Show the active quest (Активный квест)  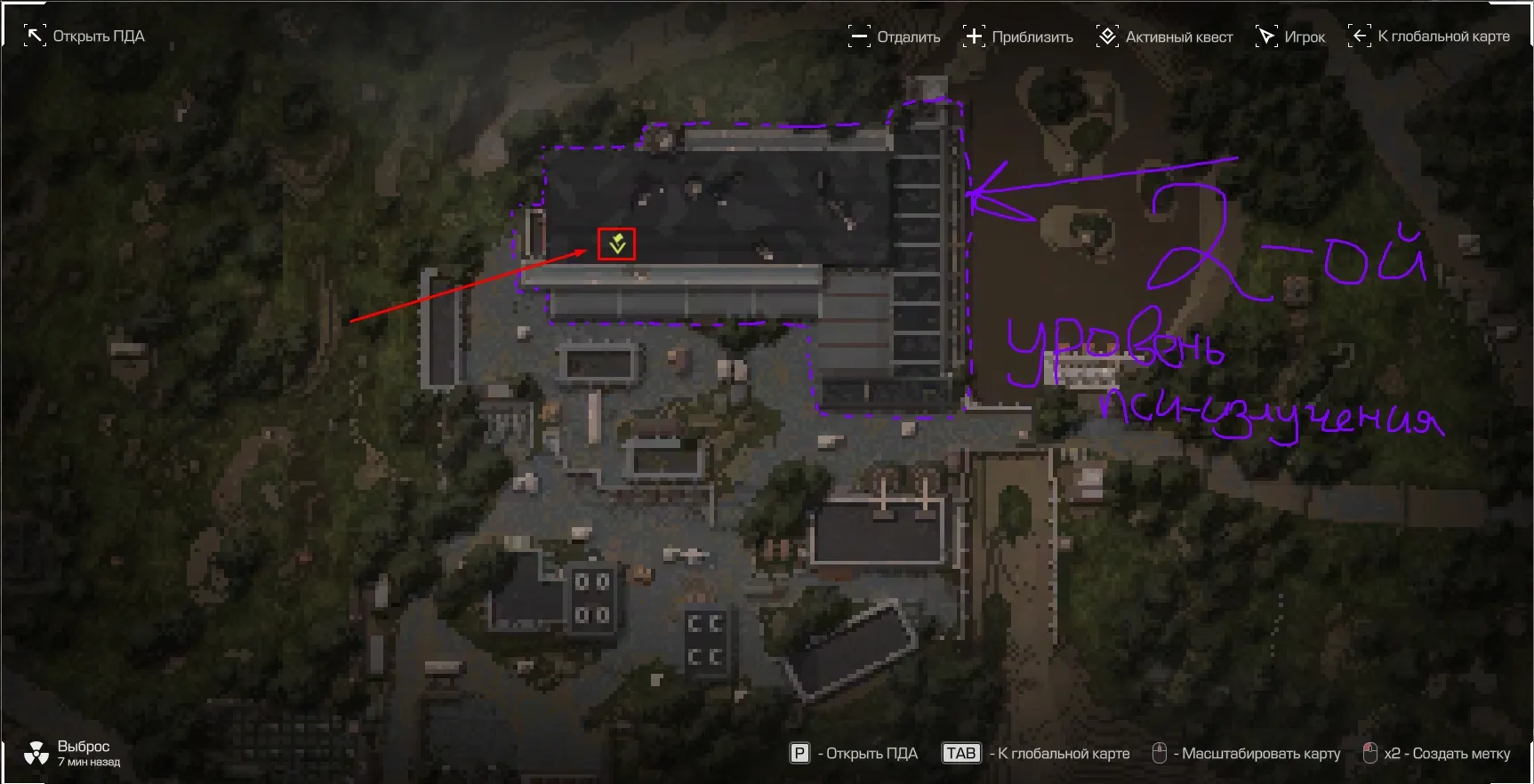coord(1165,36)
